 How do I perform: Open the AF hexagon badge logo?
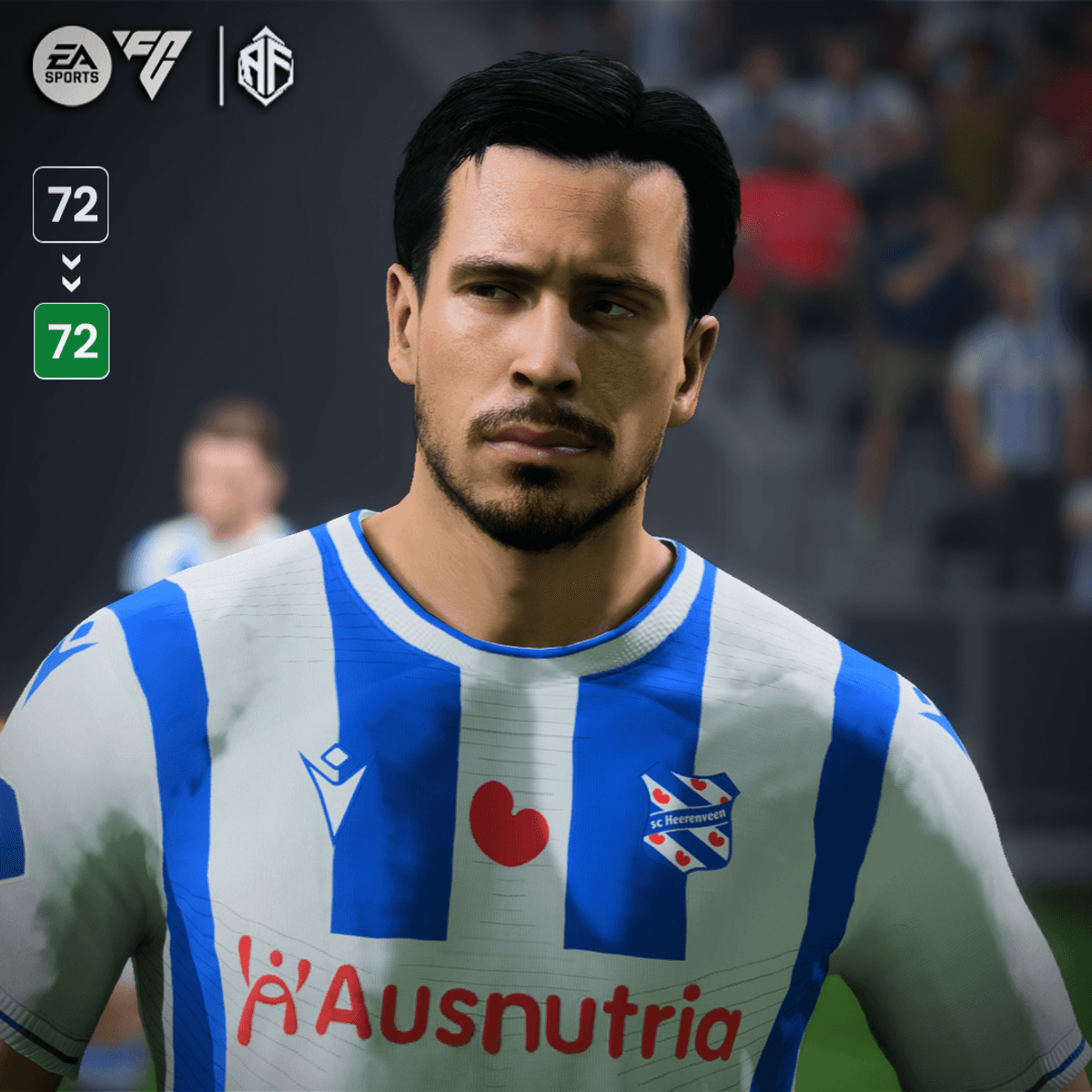(265, 66)
